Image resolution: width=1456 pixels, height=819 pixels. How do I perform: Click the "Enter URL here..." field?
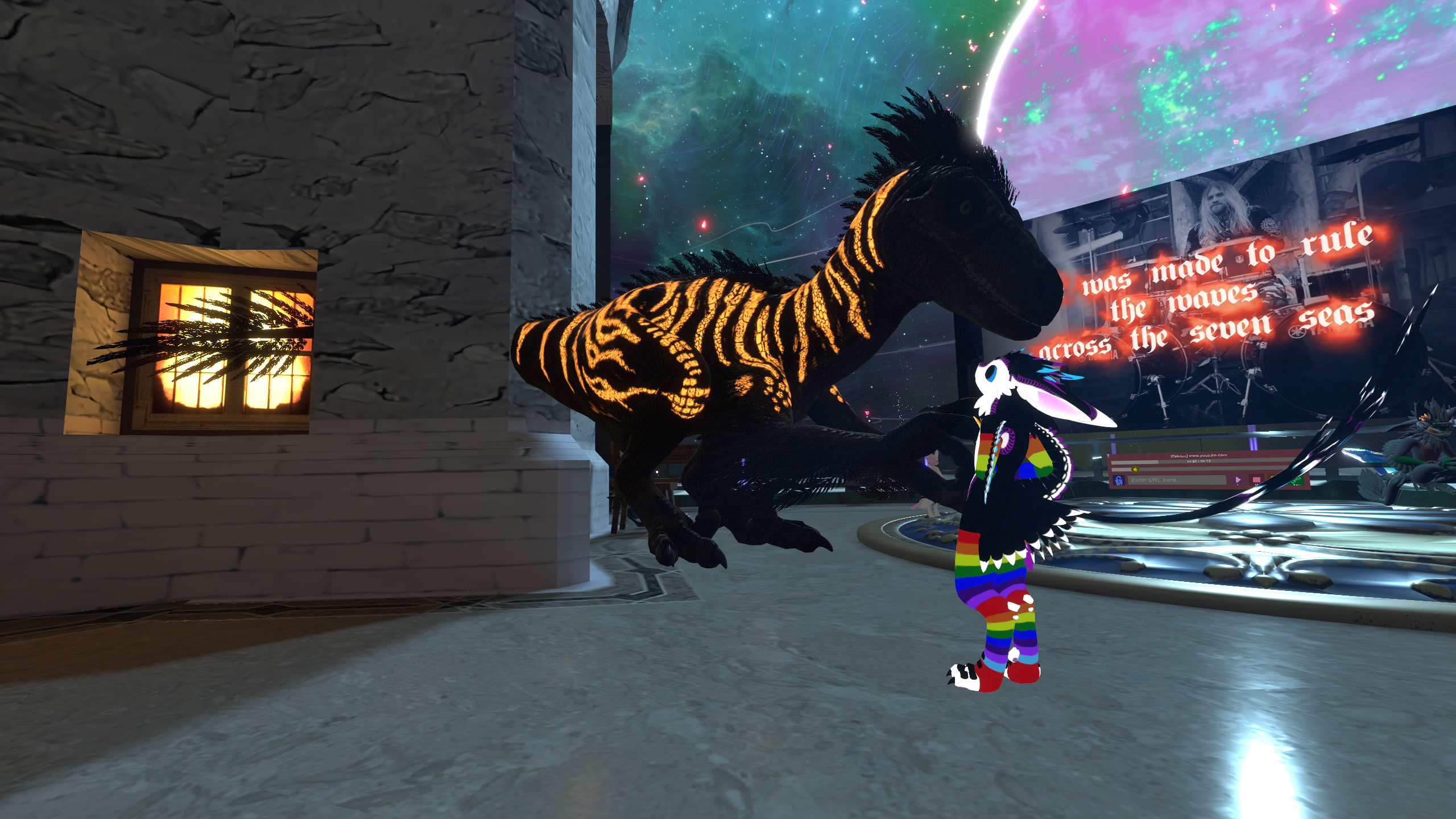pyautogui.click(x=1177, y=480)
